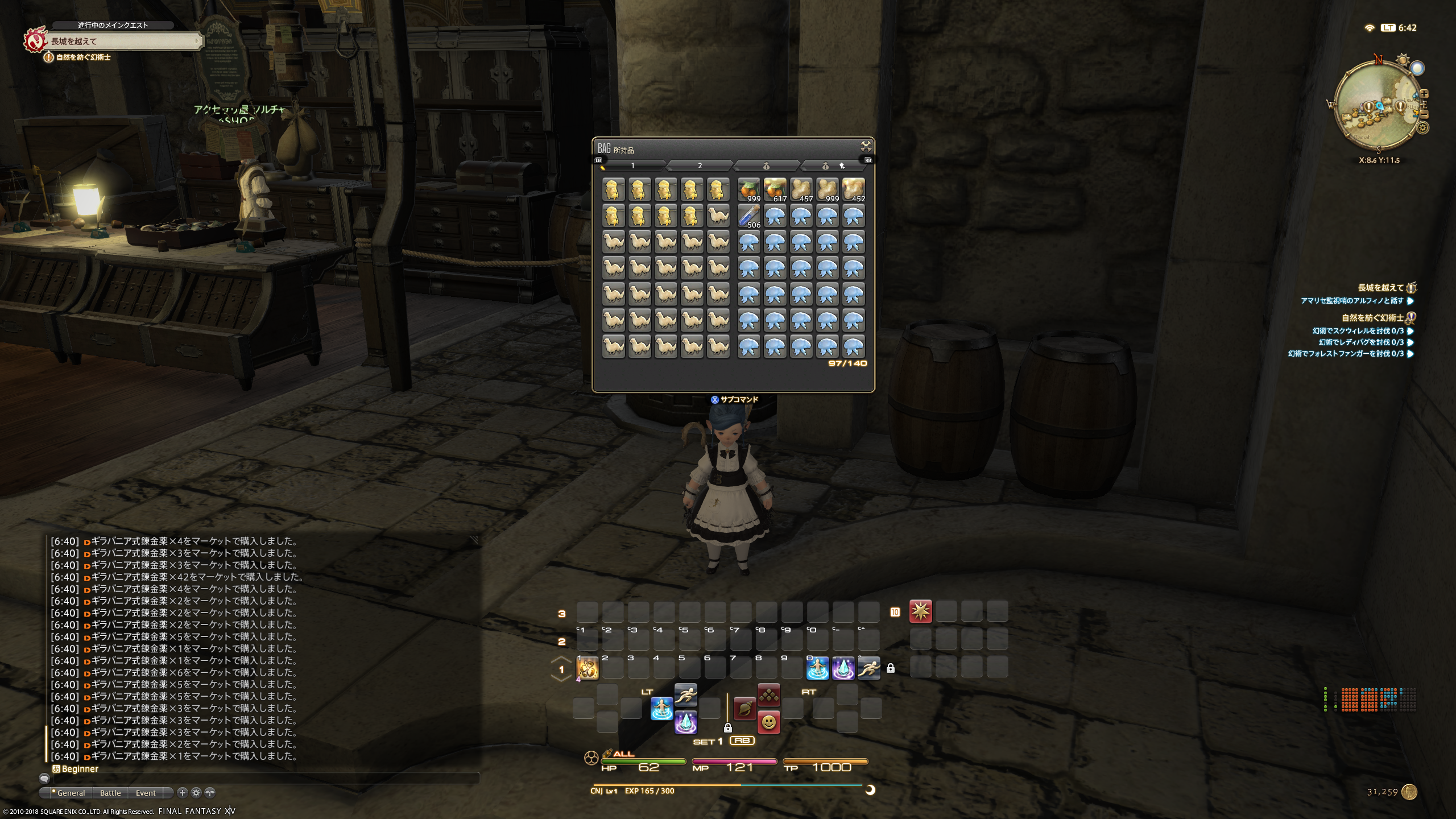Image resolution: width=1456 pixels, height=819 pixels.
Task: Select the ginger root stack of 457
Action: 801,190
